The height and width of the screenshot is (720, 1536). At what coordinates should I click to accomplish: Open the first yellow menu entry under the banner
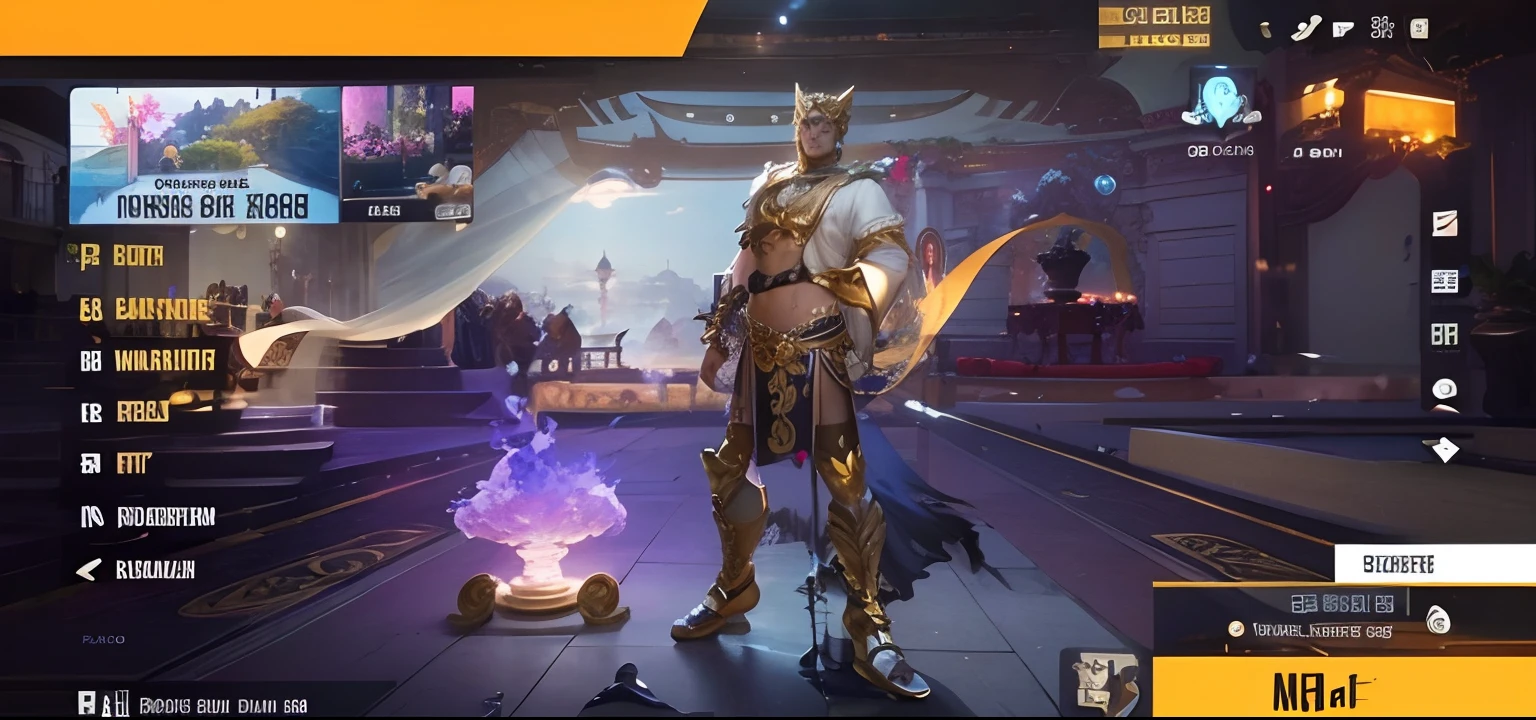click(122, 256)
